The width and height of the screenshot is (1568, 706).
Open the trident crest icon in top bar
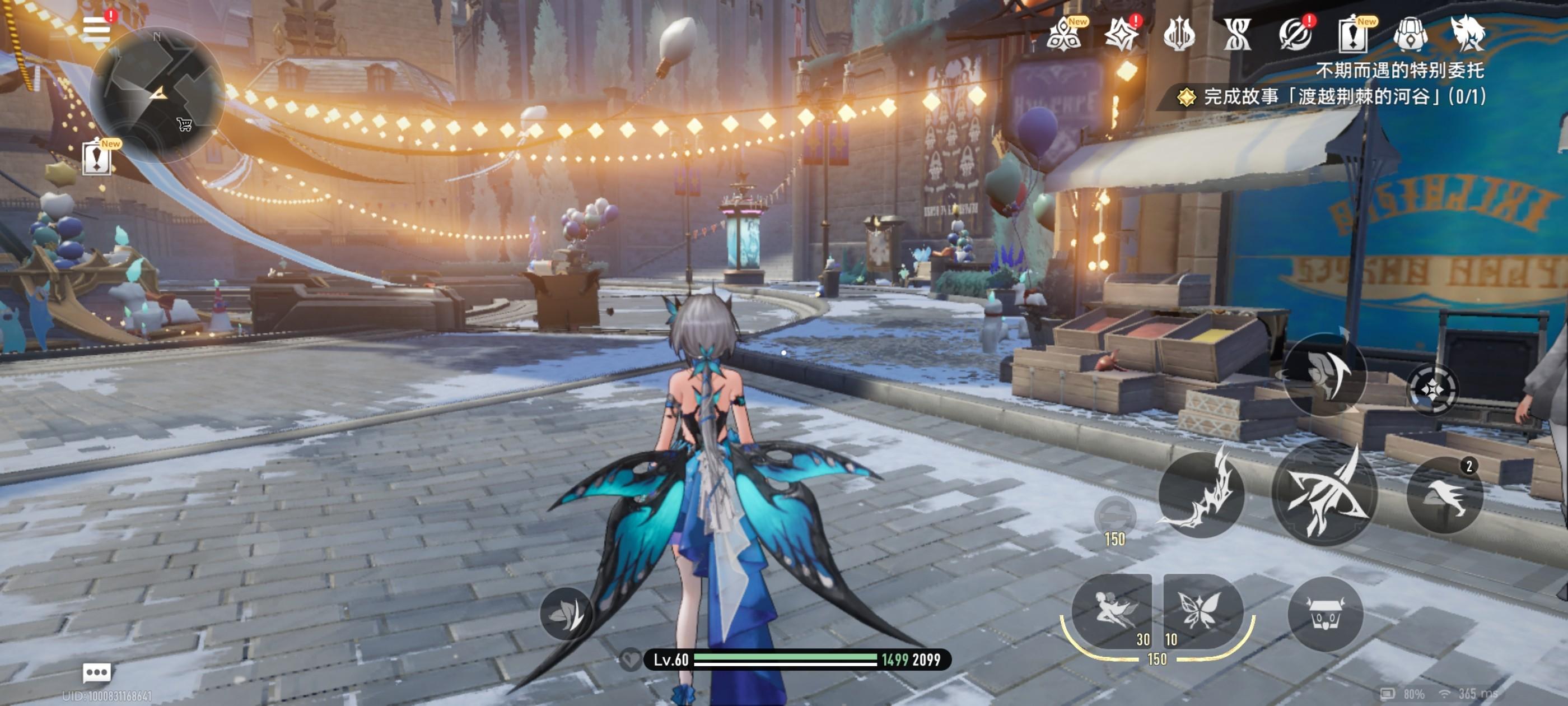(x=1179, y=35)
